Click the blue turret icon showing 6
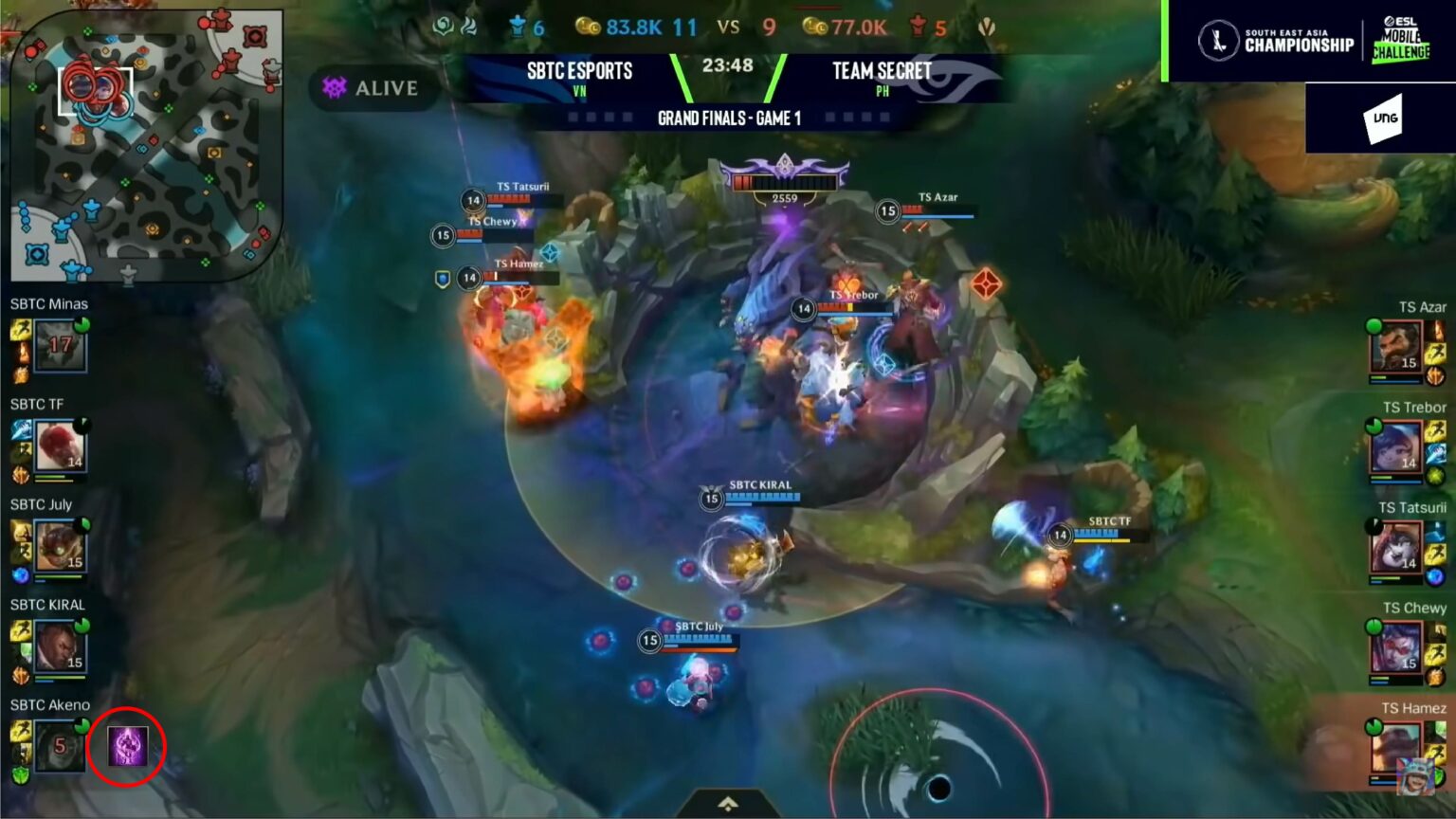The width and height of the screenshot is (1456, 819). [x=518, y=27]
